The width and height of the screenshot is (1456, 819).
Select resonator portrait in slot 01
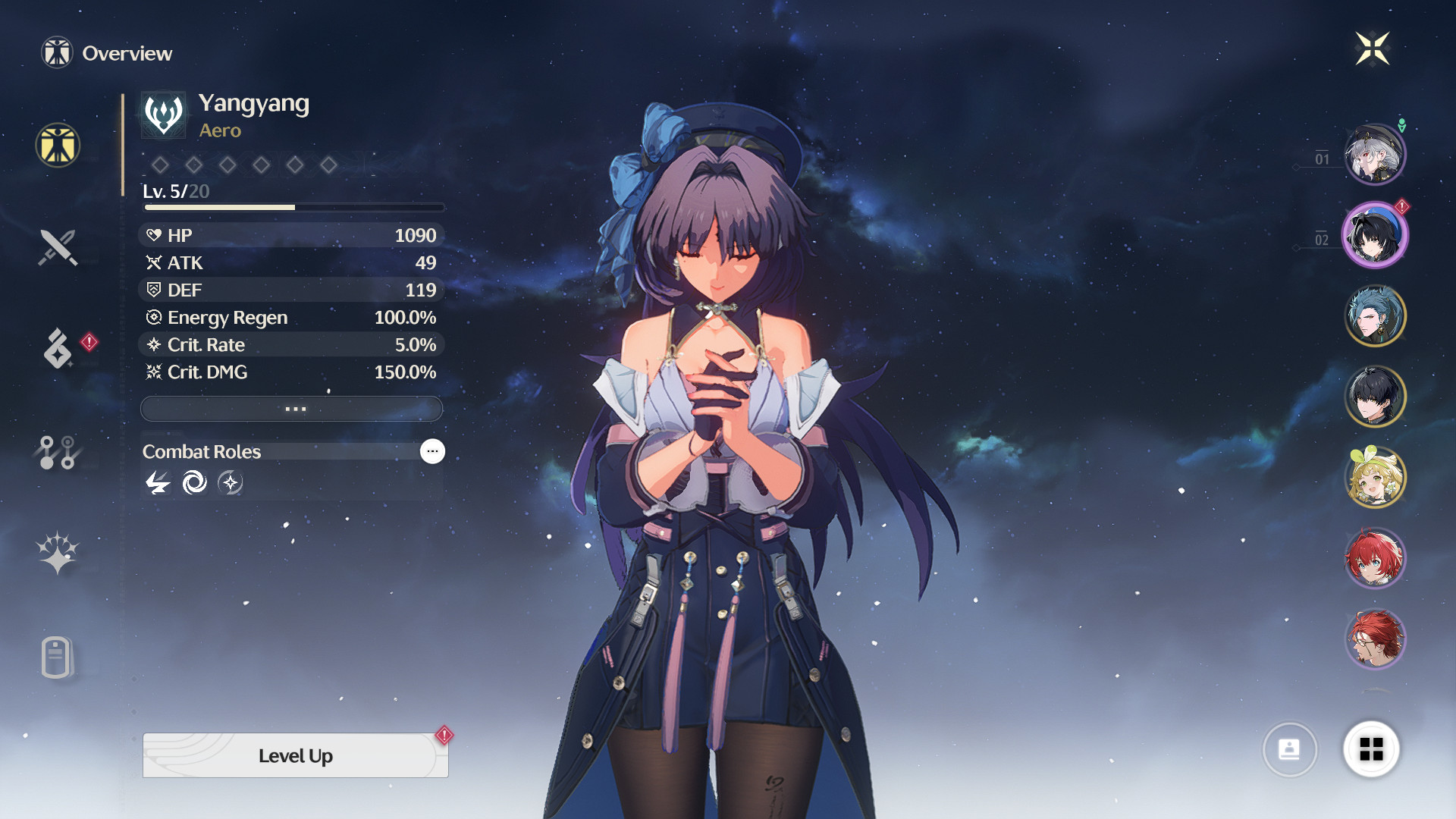1375,153
